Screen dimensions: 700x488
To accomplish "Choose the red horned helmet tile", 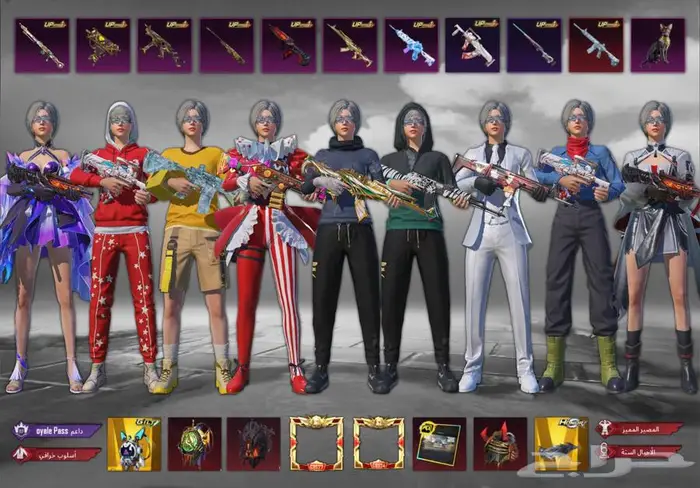I will pos(500,443).
